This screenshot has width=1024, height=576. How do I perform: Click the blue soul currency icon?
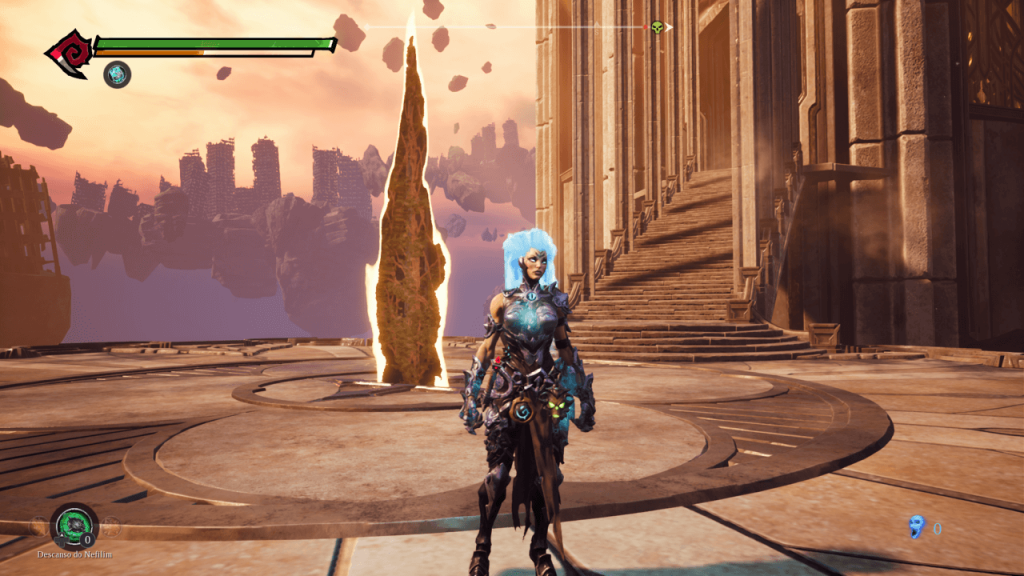pyautogui.click(x=916, y=526)
